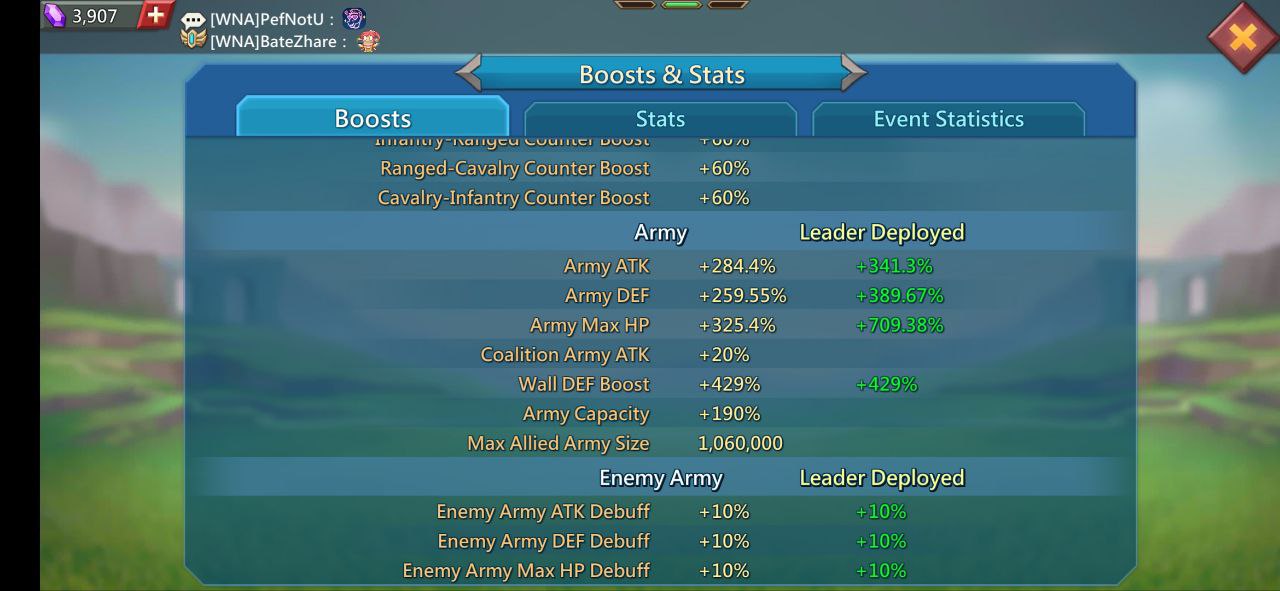Go to the next panel with right arrow

(x=853, y=73)
